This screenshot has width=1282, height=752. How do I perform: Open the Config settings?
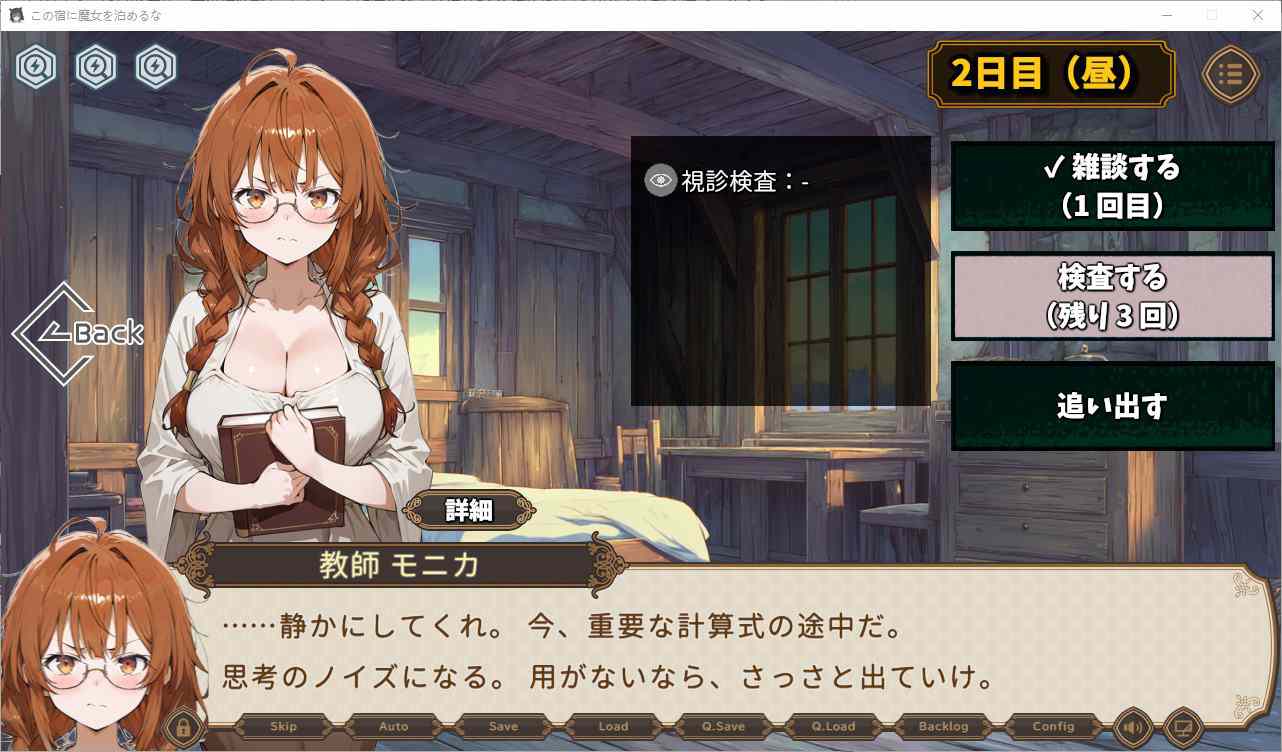pyautogui.click(x=1053, y=727)
